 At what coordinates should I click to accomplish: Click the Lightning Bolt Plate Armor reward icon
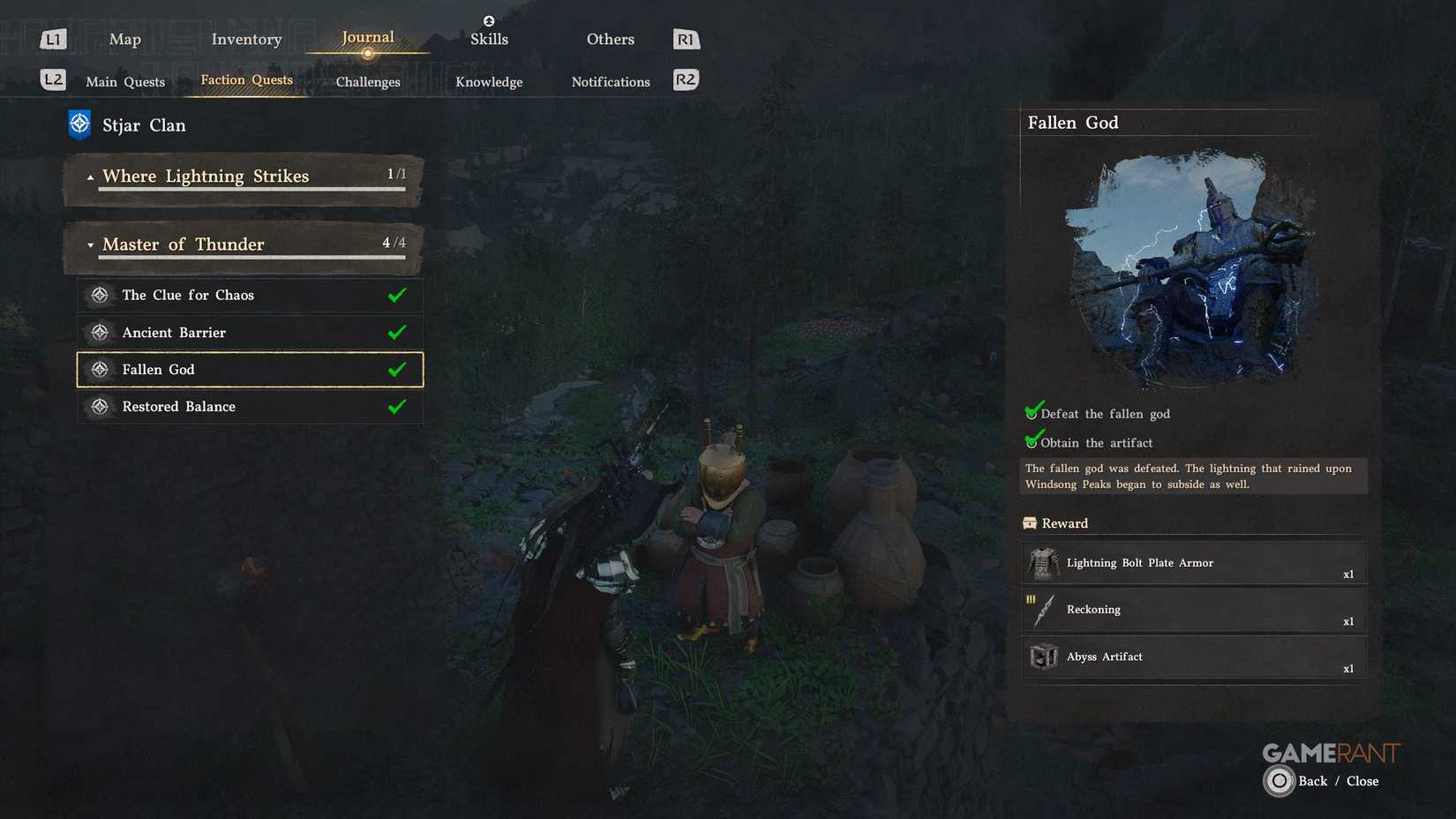pyautogui.click(x=1043, y=563)
